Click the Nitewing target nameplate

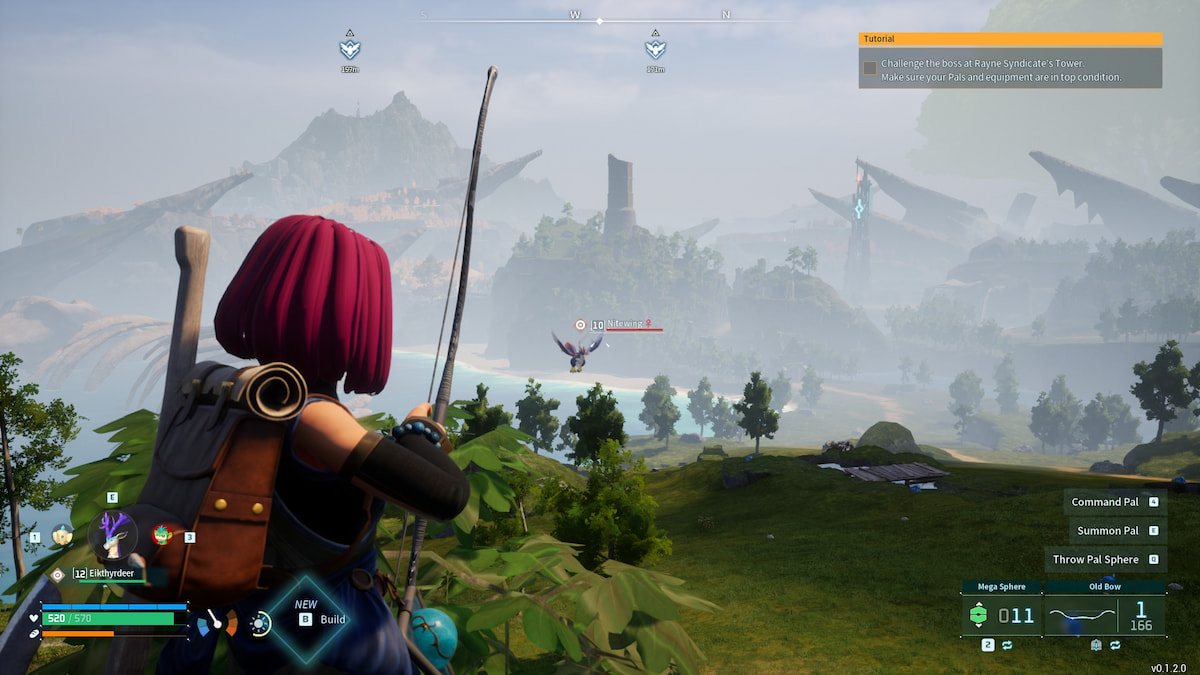click(624, 324)
